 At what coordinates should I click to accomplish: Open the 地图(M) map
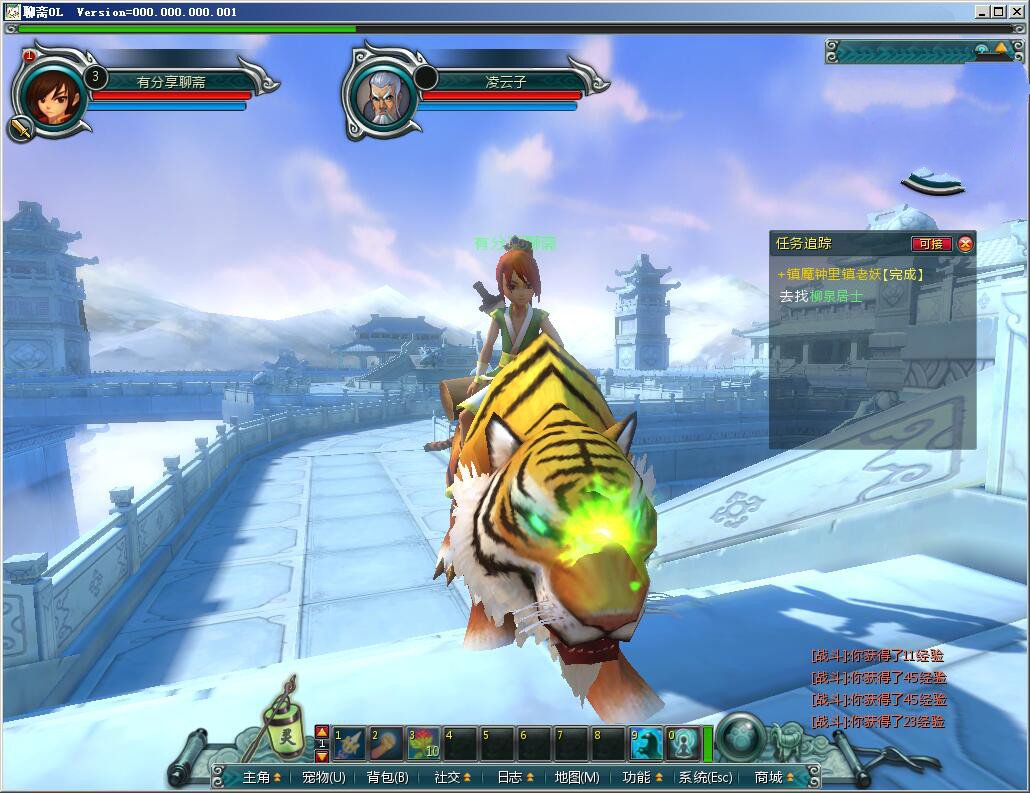coord(577,777)
